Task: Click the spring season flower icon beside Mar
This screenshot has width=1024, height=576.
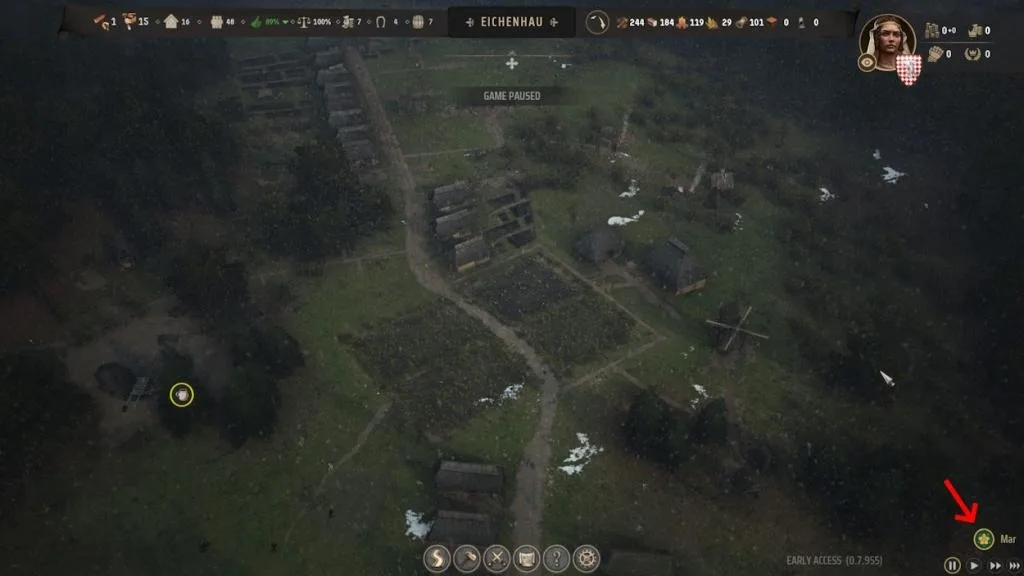Action: coord(984,540)
